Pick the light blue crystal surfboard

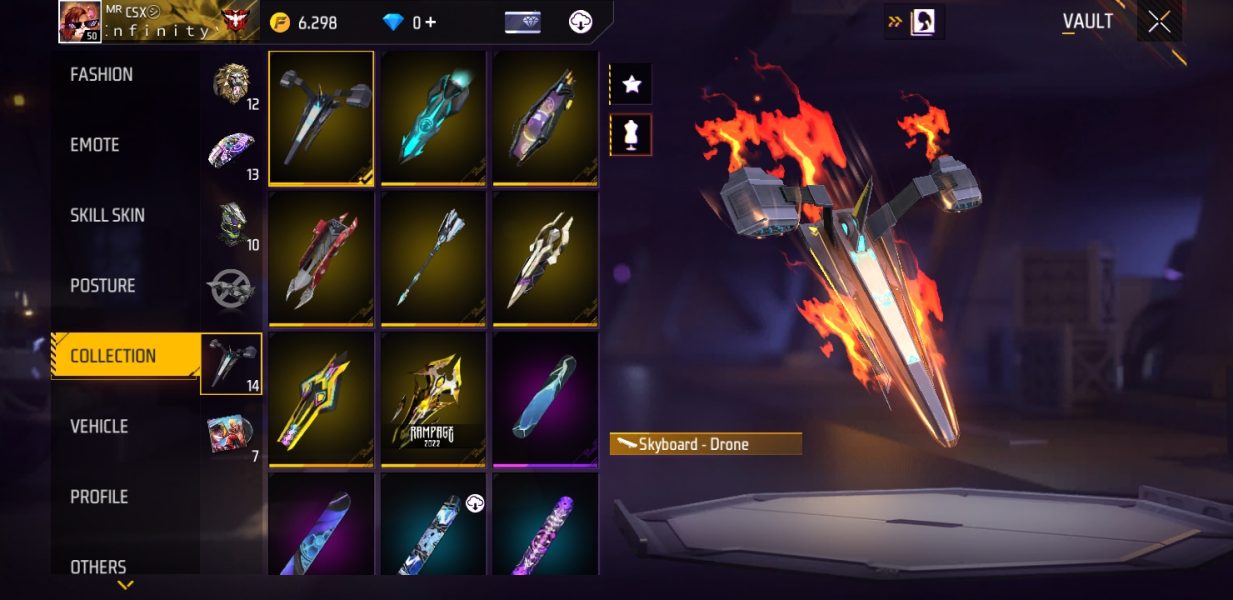coord(545,399)
